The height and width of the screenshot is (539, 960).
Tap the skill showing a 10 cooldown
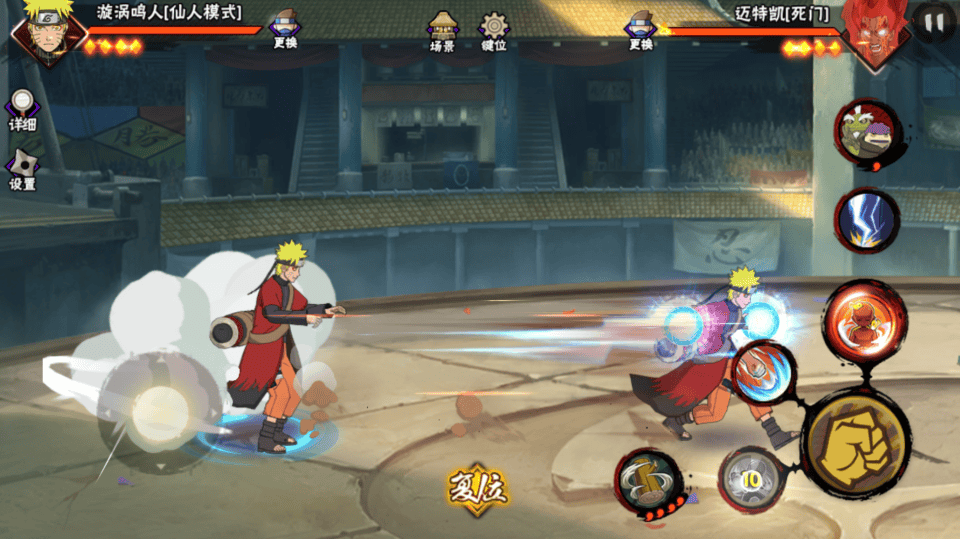[750, 480]
